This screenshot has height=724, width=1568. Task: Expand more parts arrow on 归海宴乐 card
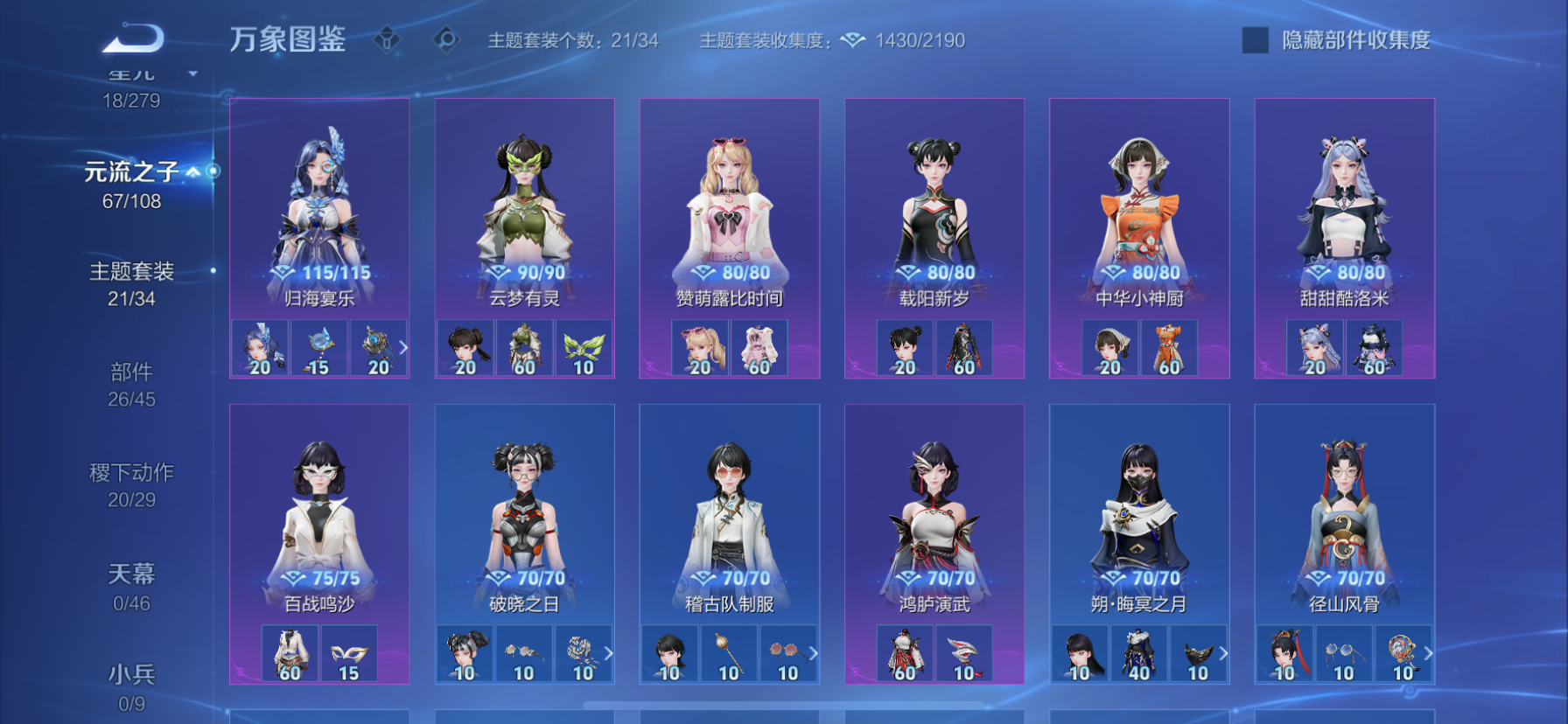(x=403, y=347)
